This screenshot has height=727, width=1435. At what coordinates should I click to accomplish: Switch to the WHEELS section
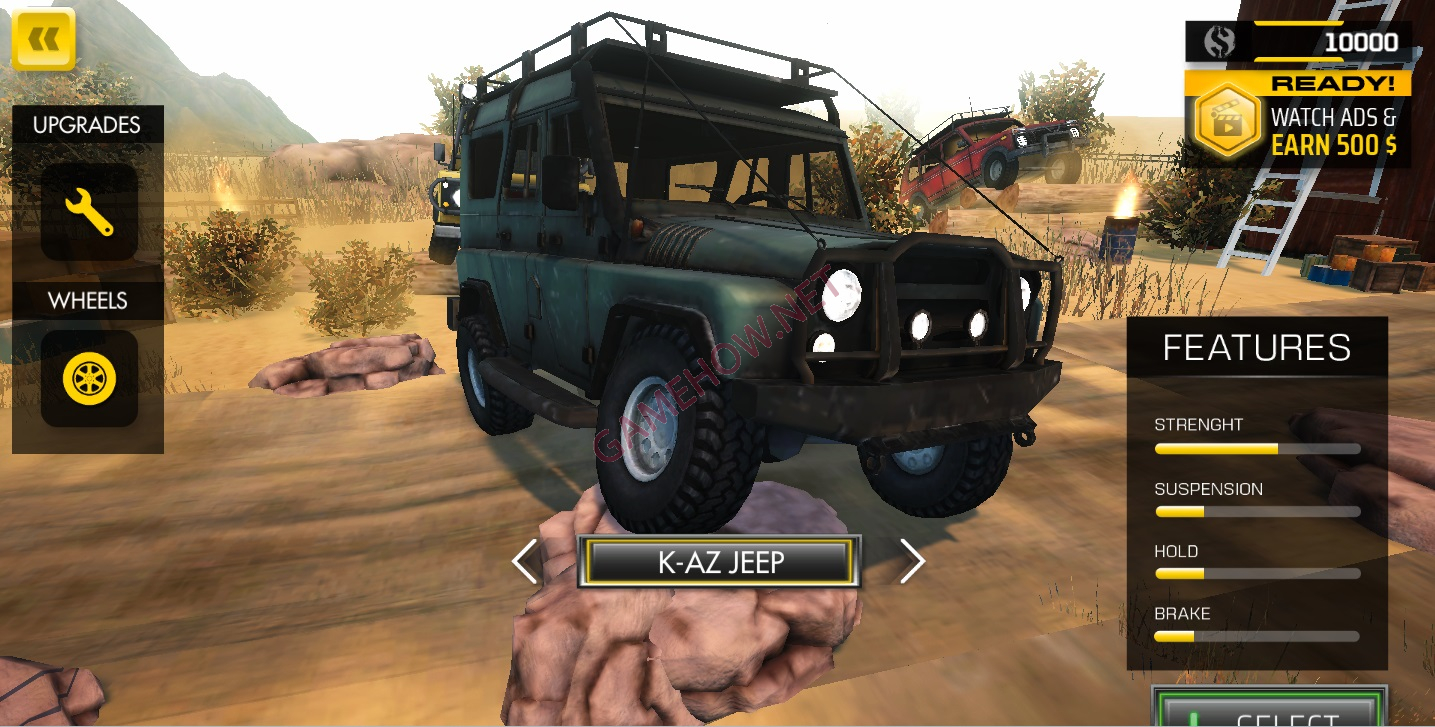tap(88, 300)
